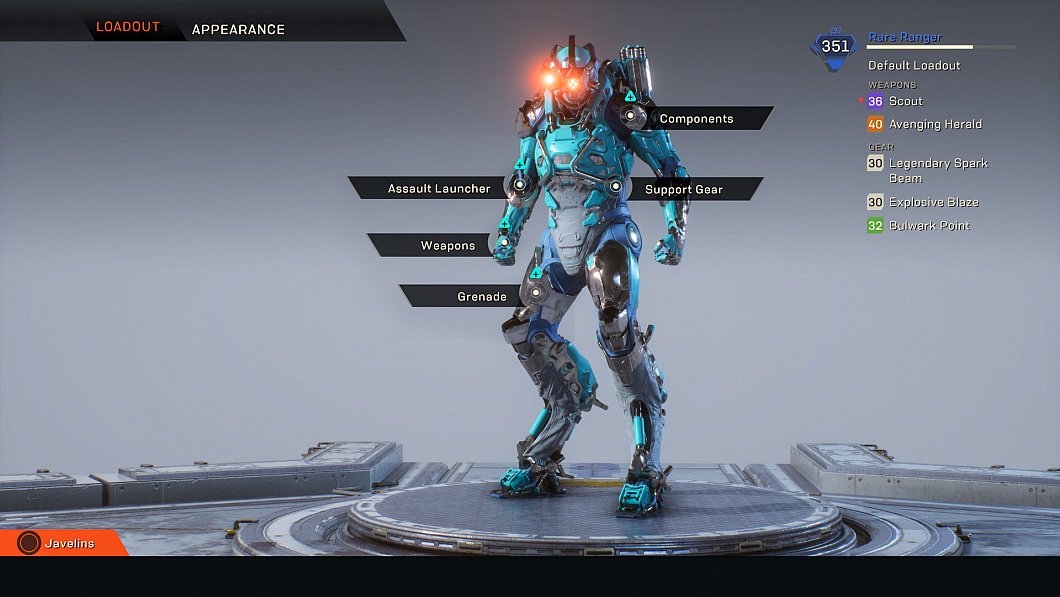This screenshot has width=1060, height=597.
Task: Select the Loadout tab
Action: [x=127, y=27]
